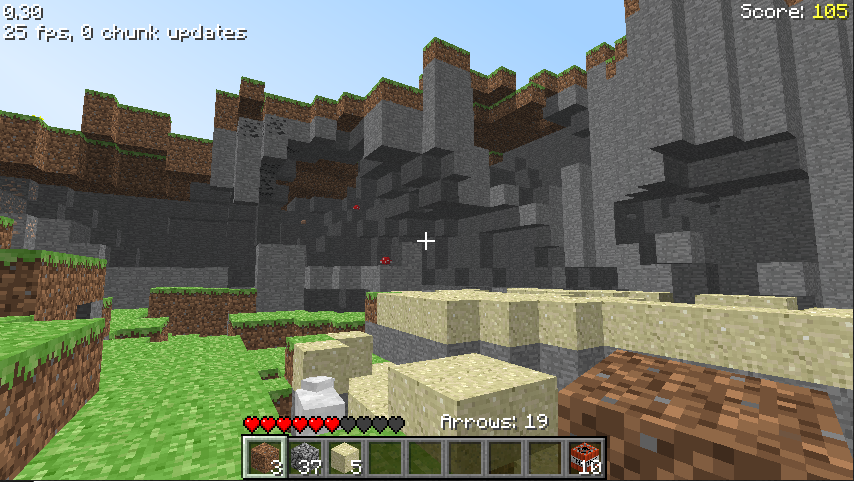This screenshot has height=482, width=854.
Task: Select the TNT hotbar slot
Action: coord(585,457)
